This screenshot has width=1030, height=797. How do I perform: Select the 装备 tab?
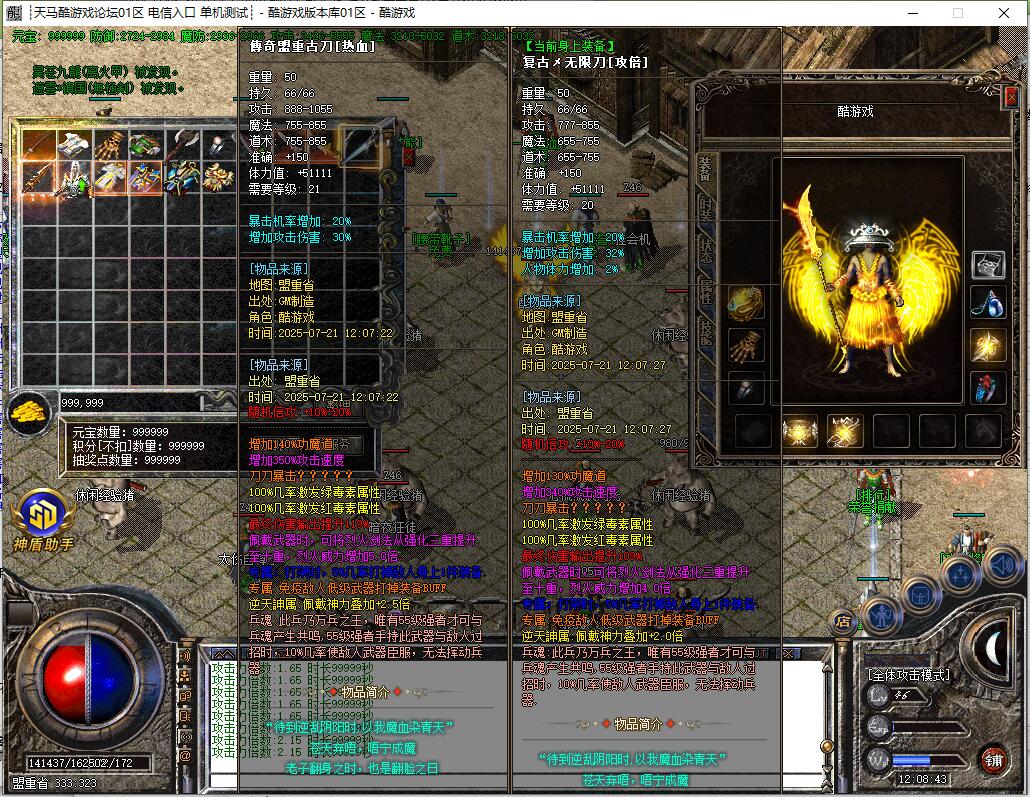click(706, 166)
